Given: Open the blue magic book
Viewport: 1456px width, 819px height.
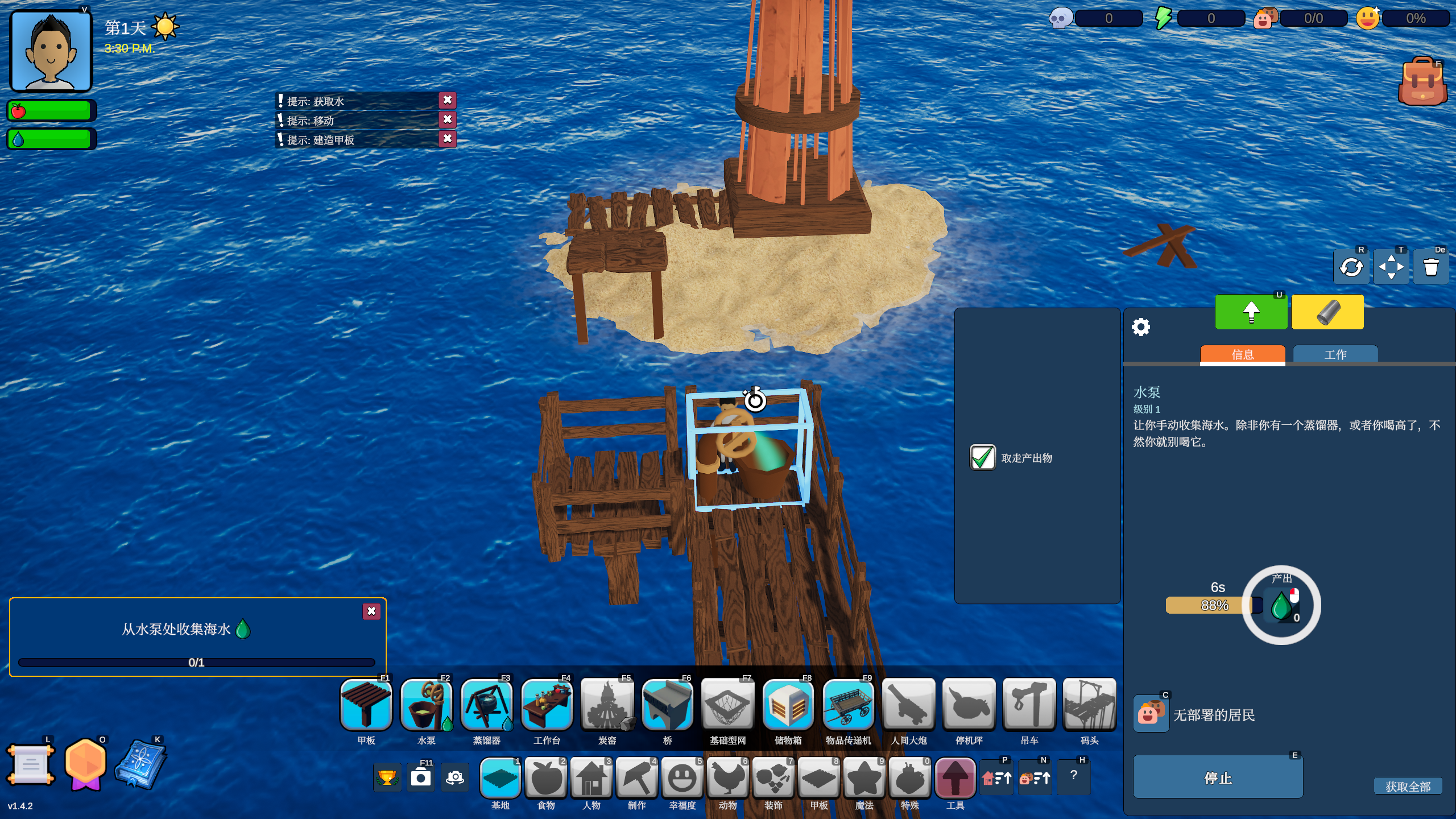Looking at the screenshot, I should point(140,764).
